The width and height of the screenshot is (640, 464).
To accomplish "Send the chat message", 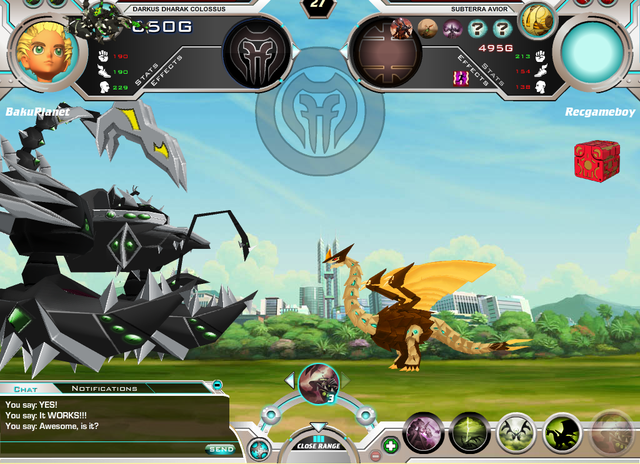I will (220, 449).
